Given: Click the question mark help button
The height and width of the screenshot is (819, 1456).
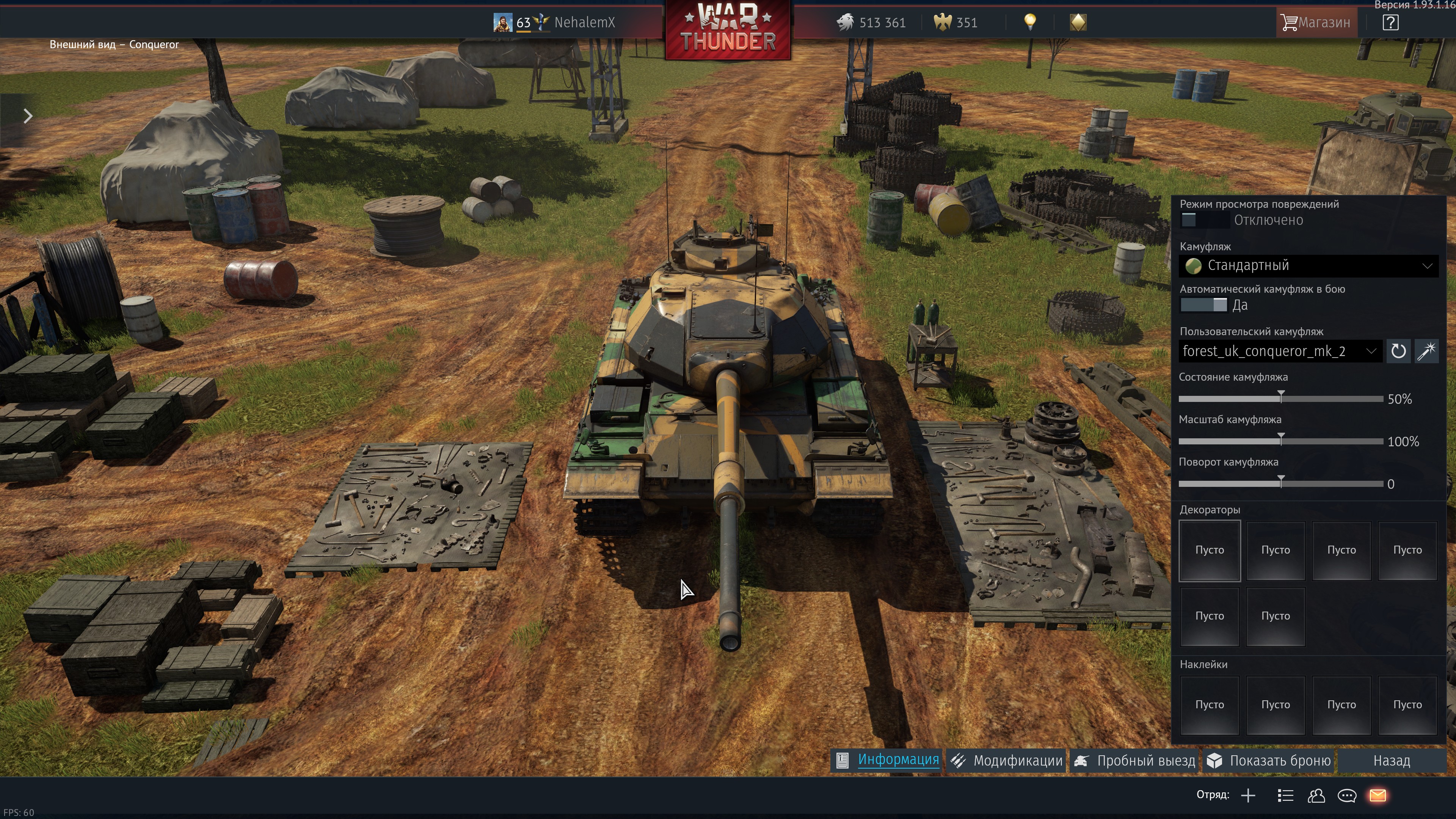Looking at the screenshot, I should (1390, 23).
